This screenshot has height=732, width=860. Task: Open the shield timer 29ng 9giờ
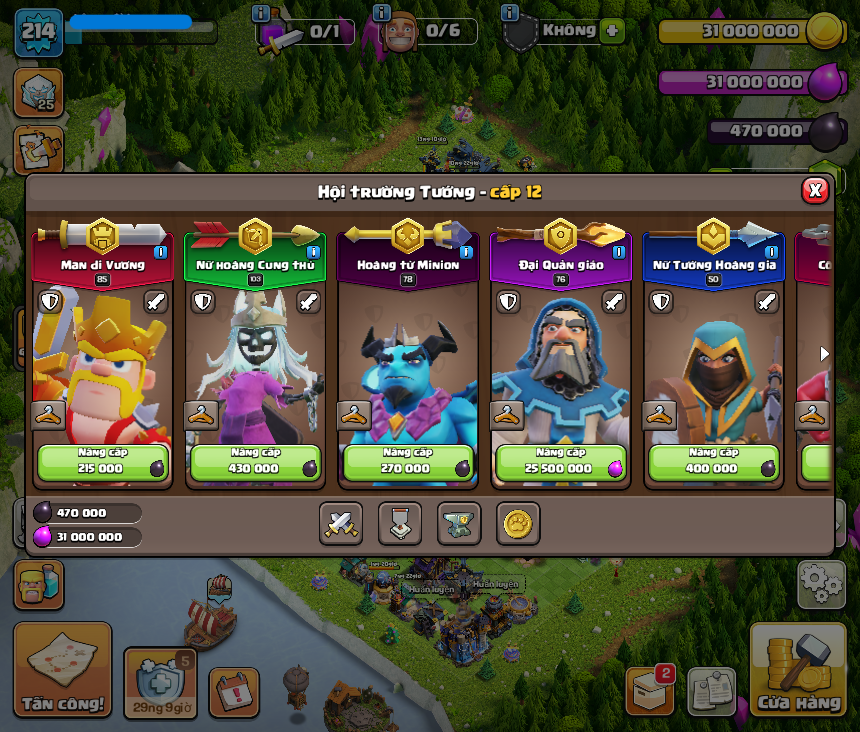pos(160,682)
